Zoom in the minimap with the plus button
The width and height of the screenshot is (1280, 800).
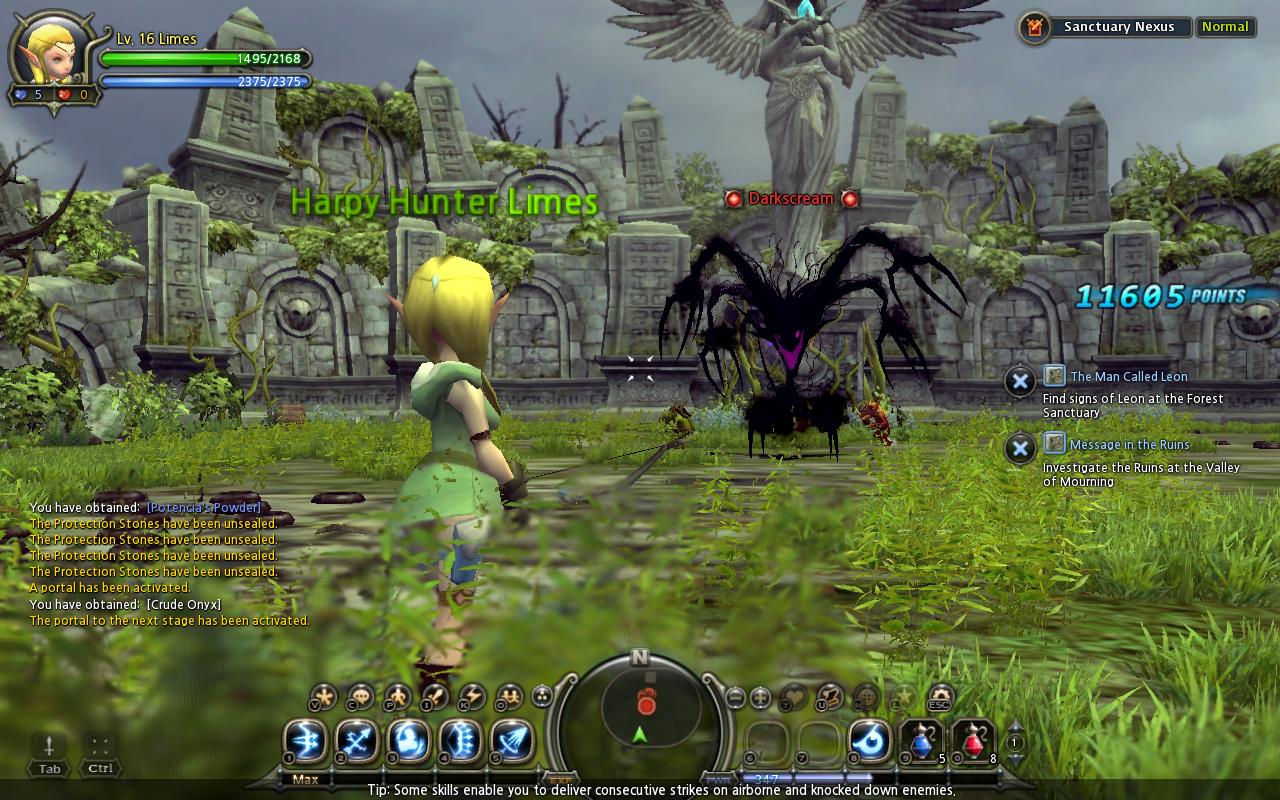pos(761,697)
